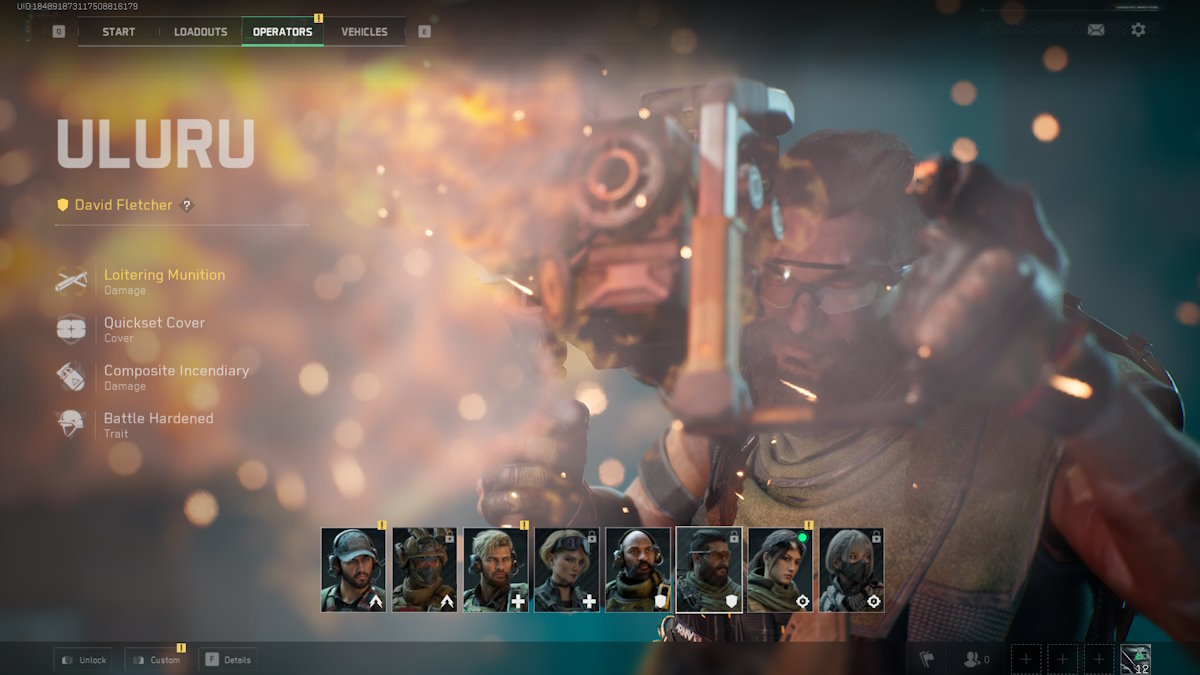Go to the Vehicles tab

coord(364,32)
